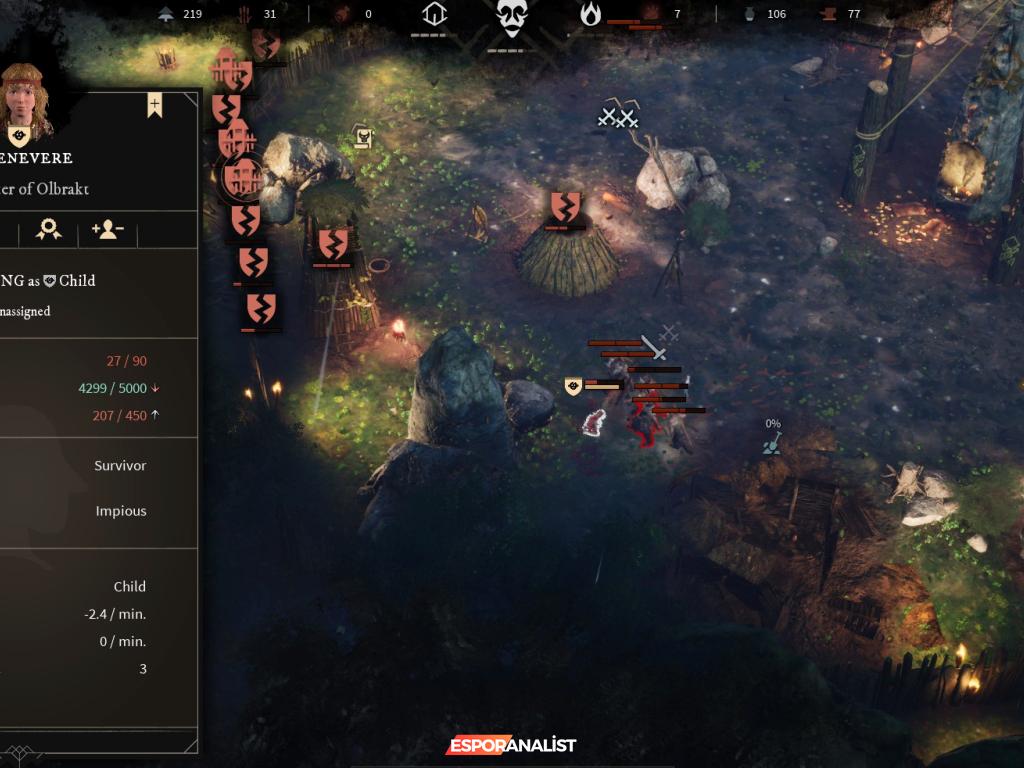1024x768 pixels.
Task: Select the crossed swords marker near the rock
Action: [x=617, y=118]
